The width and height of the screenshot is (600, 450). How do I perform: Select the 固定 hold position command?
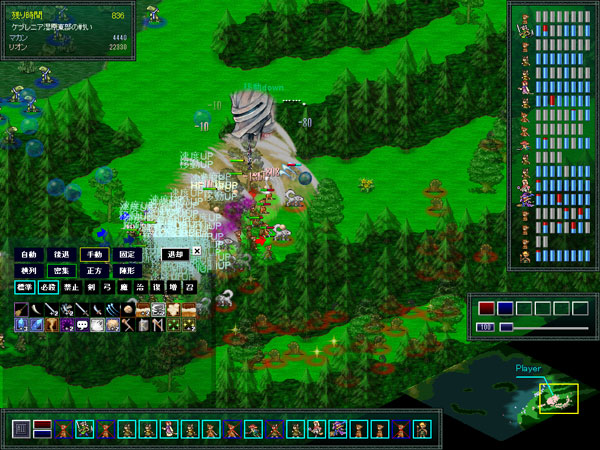pos(126,254)
